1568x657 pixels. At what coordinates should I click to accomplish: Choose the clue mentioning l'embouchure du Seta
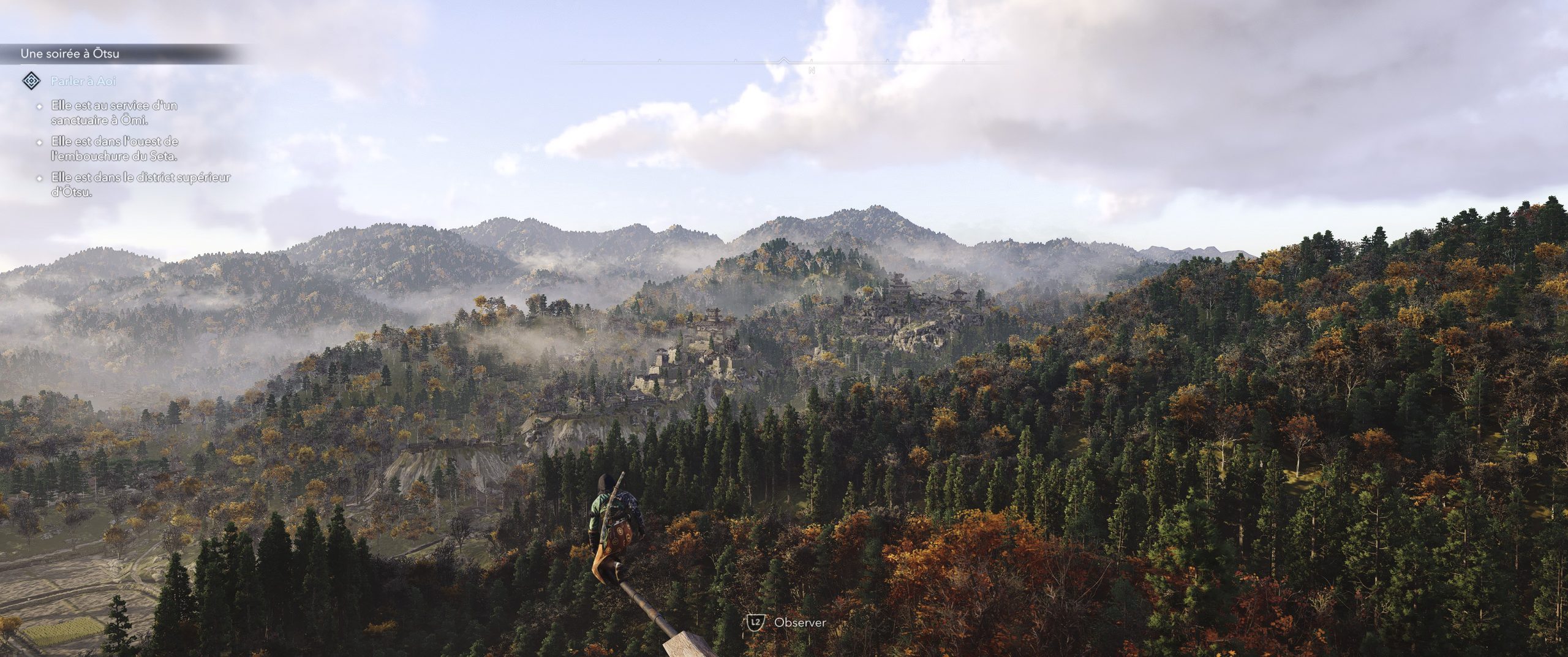115,149
